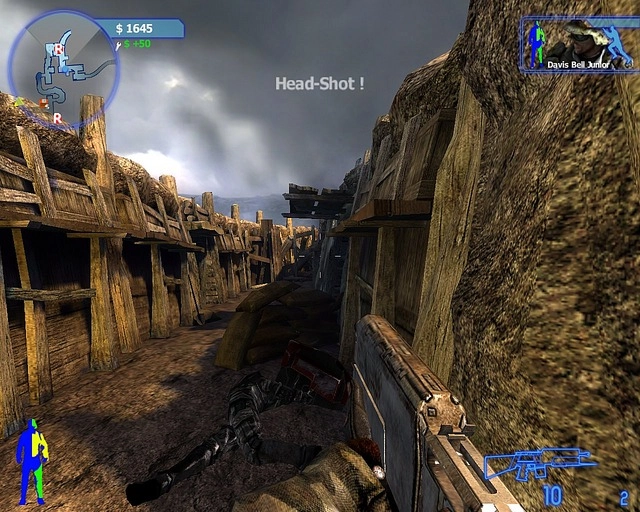The image size is (640, 512).
Task: Click the blue rifle weapon icon
Action: 538,464
